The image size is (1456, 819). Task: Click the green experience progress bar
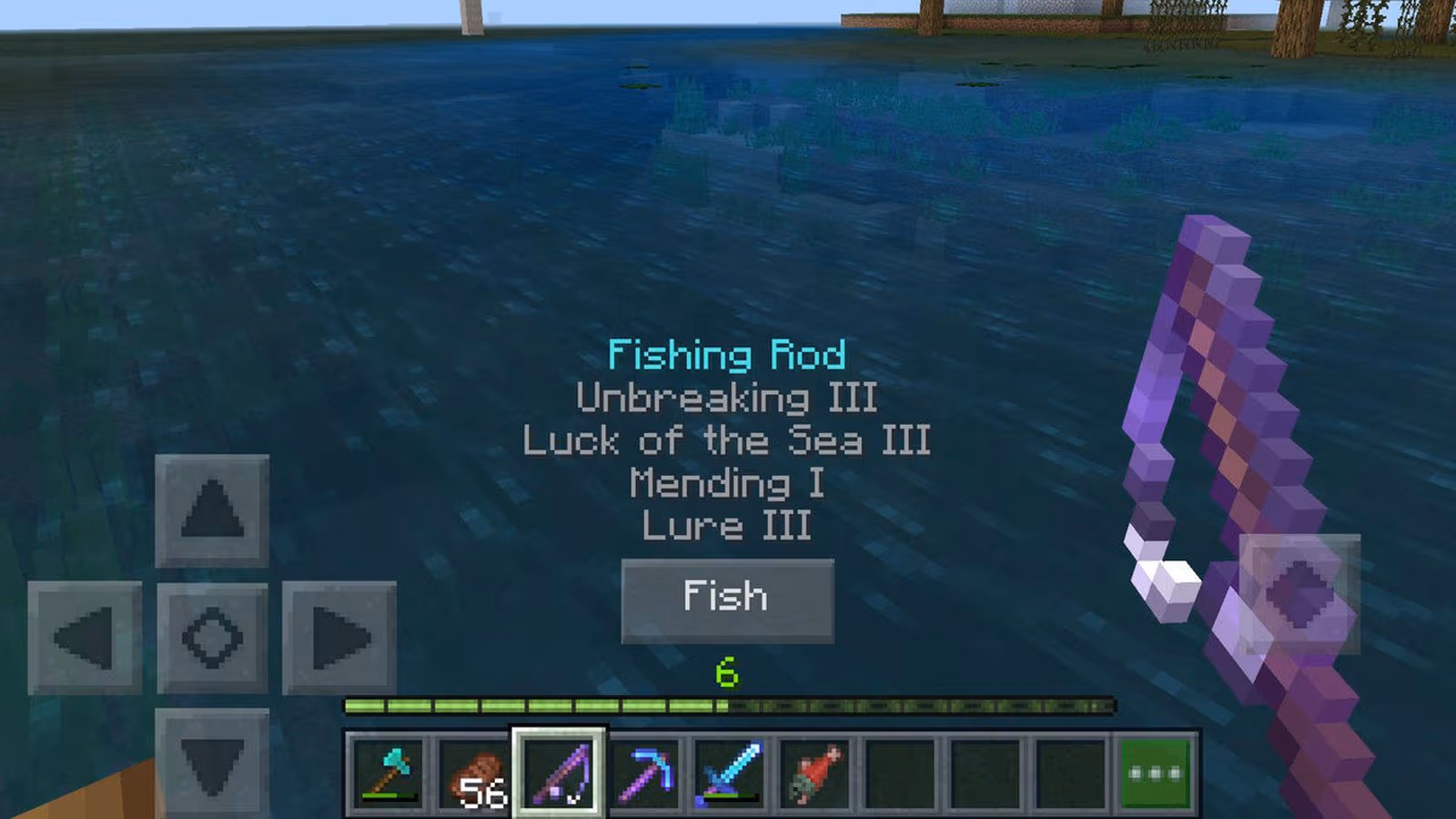[728, 703]
